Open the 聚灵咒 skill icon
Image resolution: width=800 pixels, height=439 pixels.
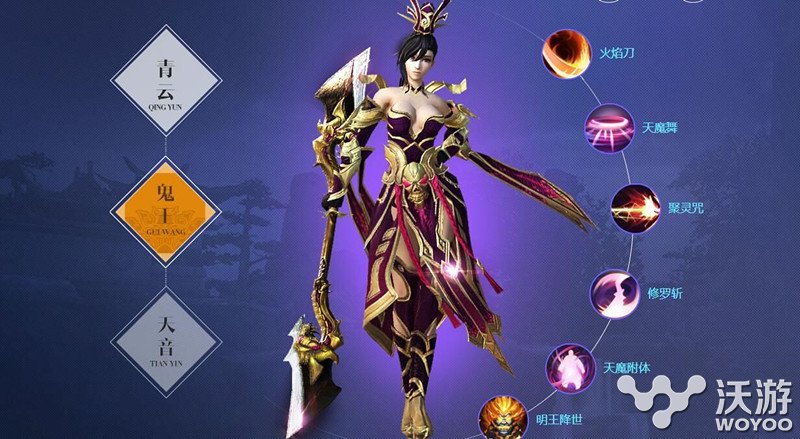(x=634, y=209)
